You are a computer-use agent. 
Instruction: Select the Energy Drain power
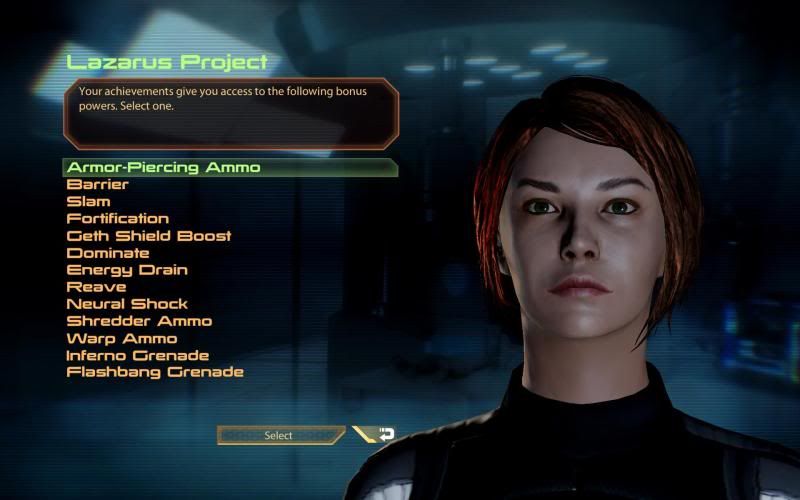pyautogui.click(x=127, y=270)
